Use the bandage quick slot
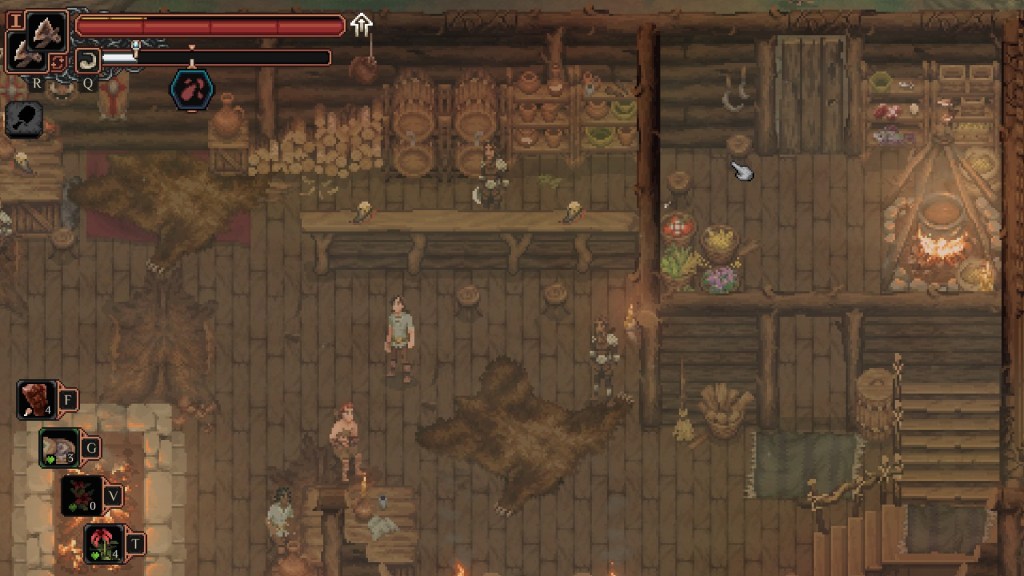 click(x=60, y=447)
